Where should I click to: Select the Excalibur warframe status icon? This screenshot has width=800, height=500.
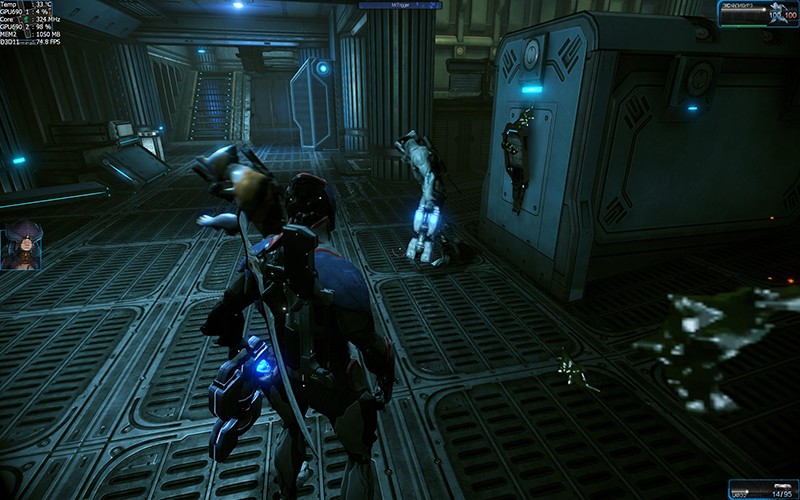pos(782,11)
